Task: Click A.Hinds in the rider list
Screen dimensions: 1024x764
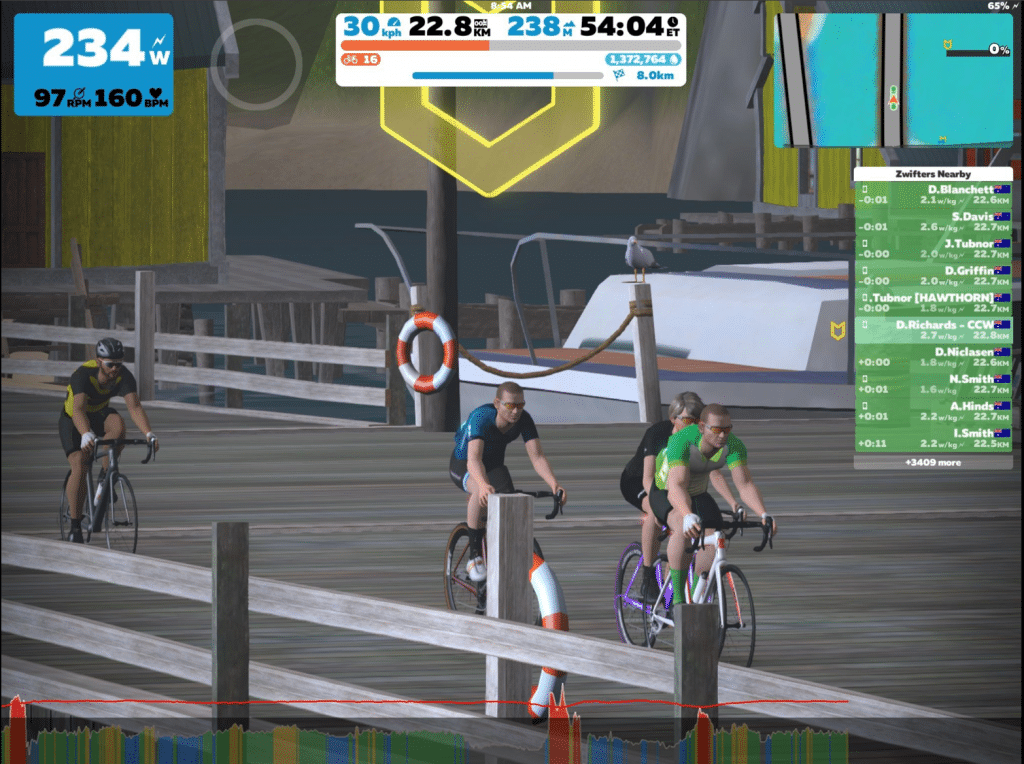Action: 933,411
